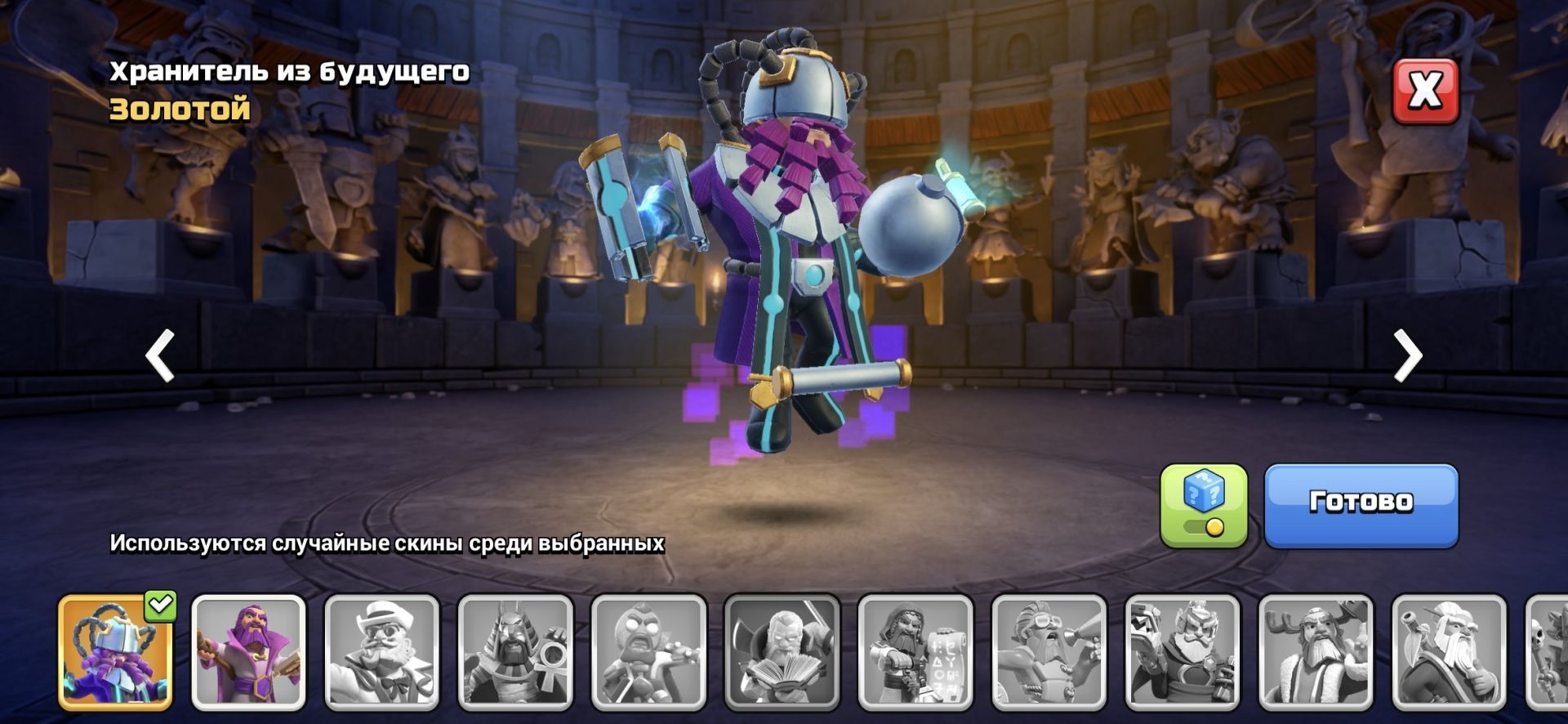Pick the antlered Warden skin
Screen dimensions: 1568x724
(x=1316, y=651)
